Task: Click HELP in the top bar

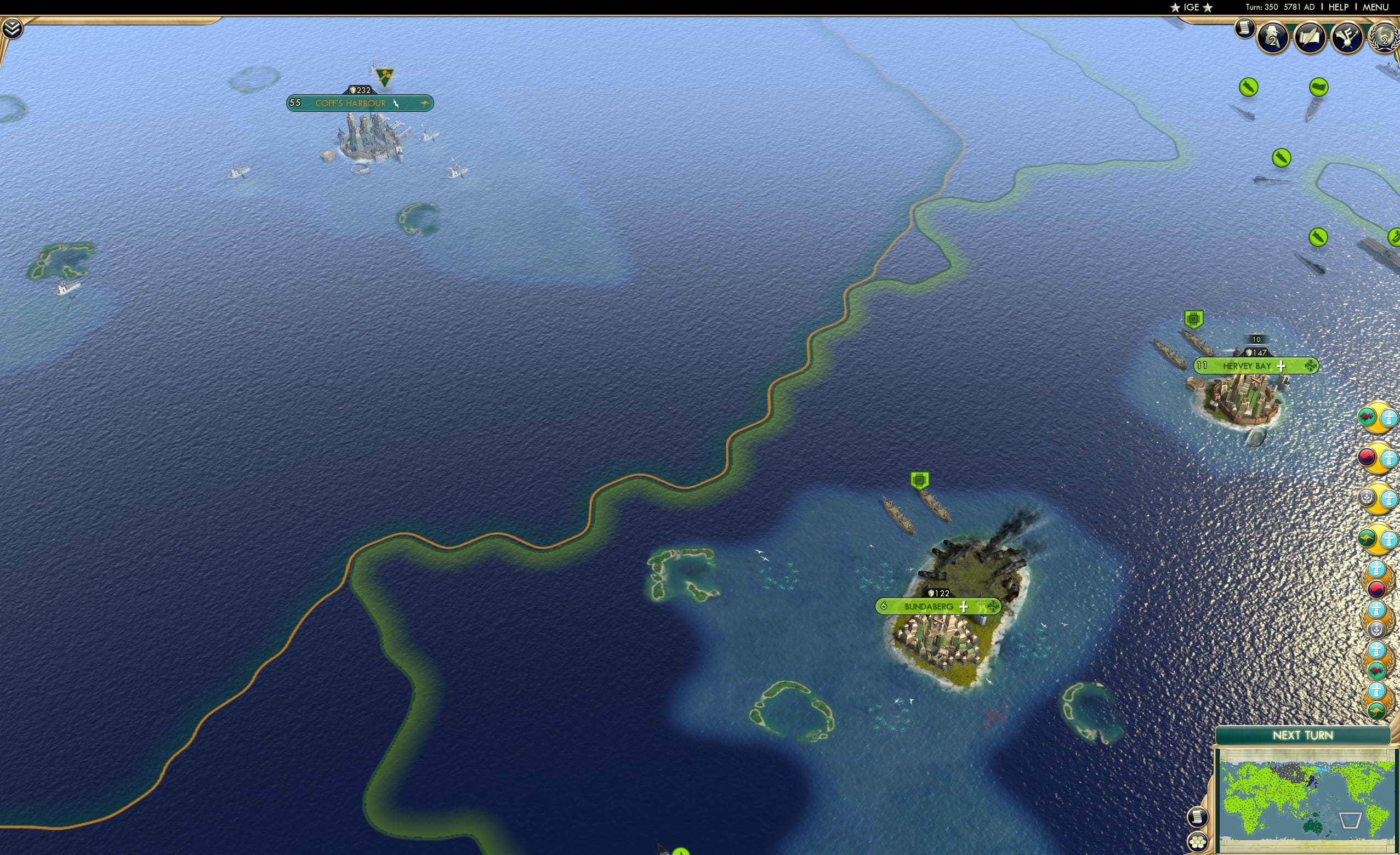Action: (1339, 7)
